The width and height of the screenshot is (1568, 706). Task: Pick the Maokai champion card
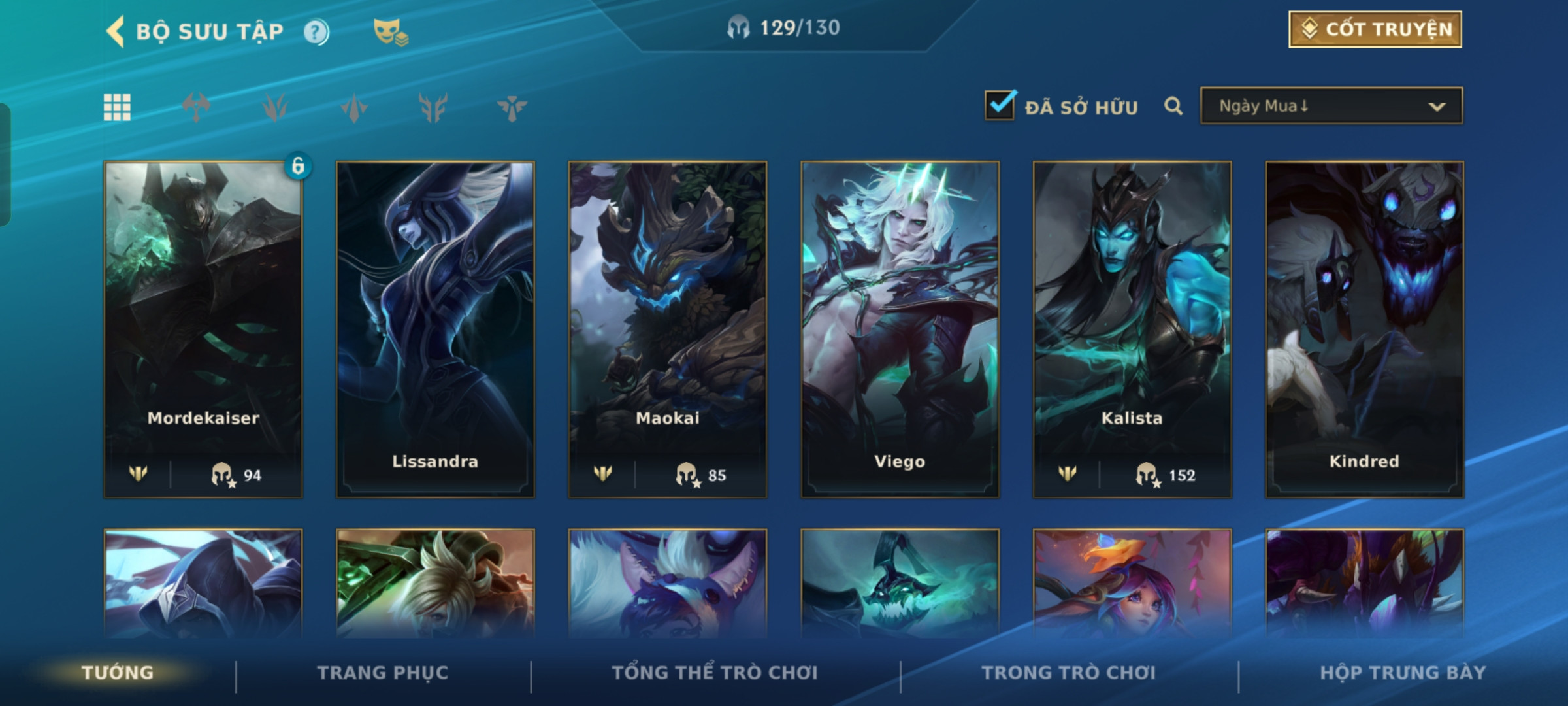667,329
